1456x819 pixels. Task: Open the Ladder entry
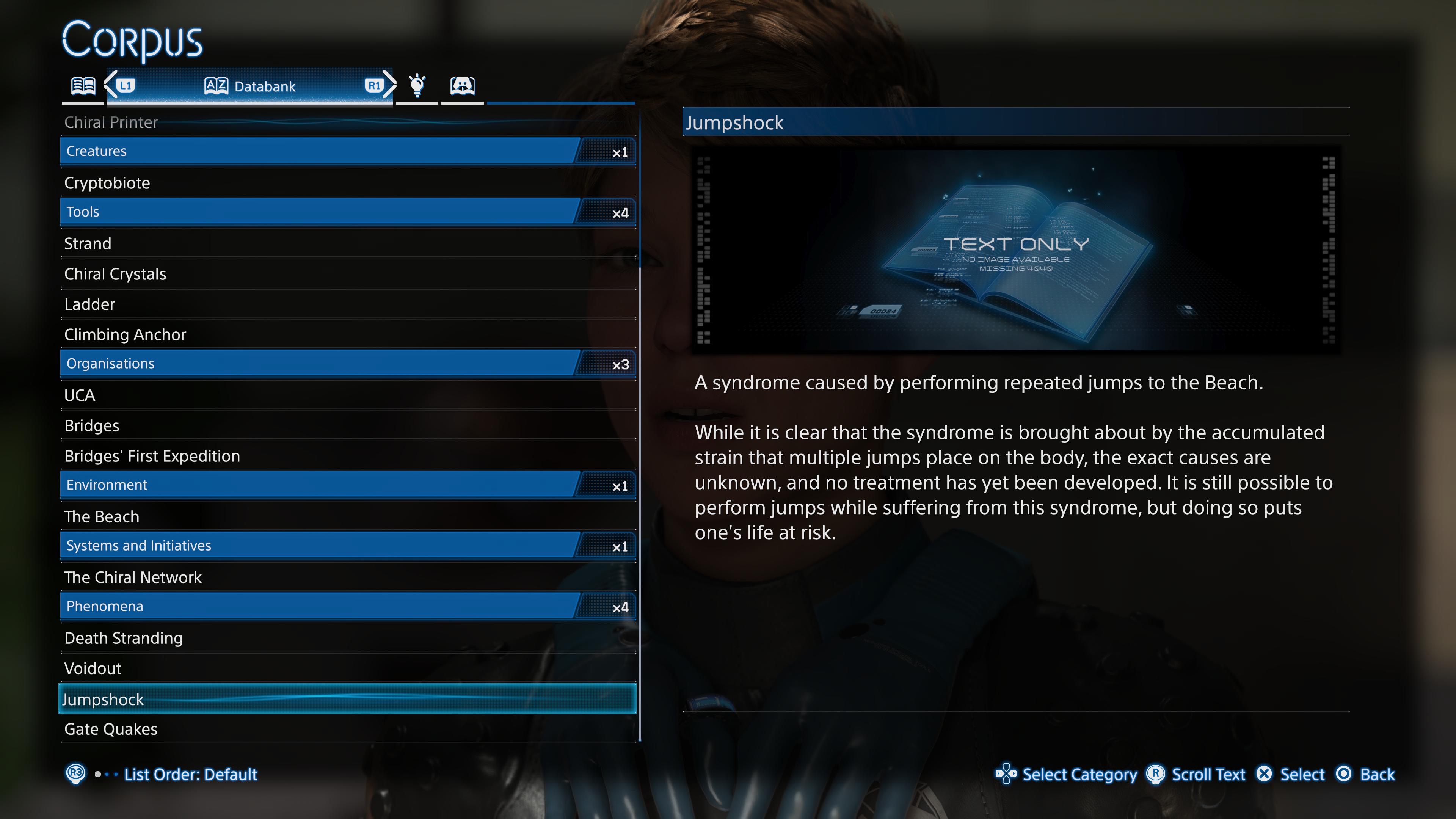pos(89,304)
